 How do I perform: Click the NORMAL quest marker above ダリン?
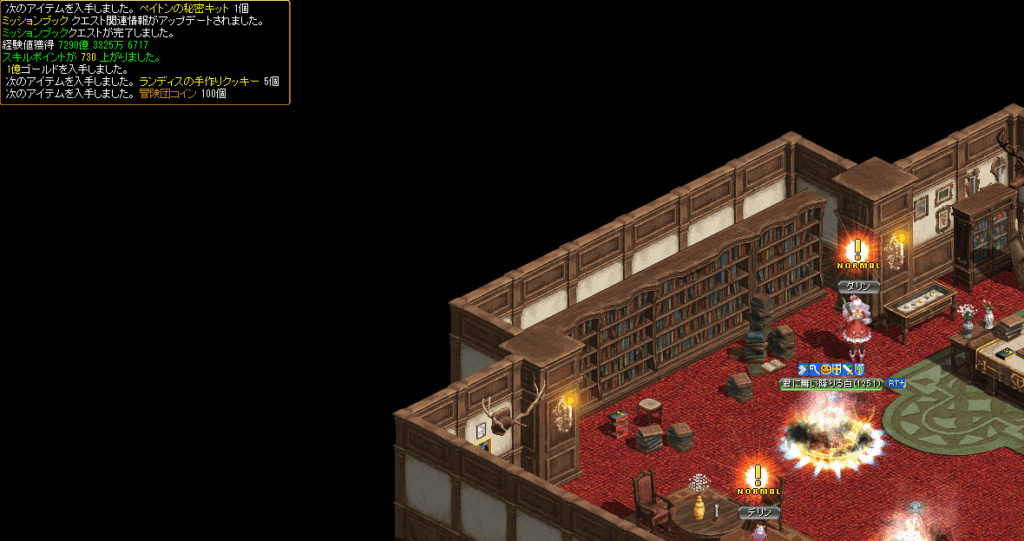click(857, 254)
